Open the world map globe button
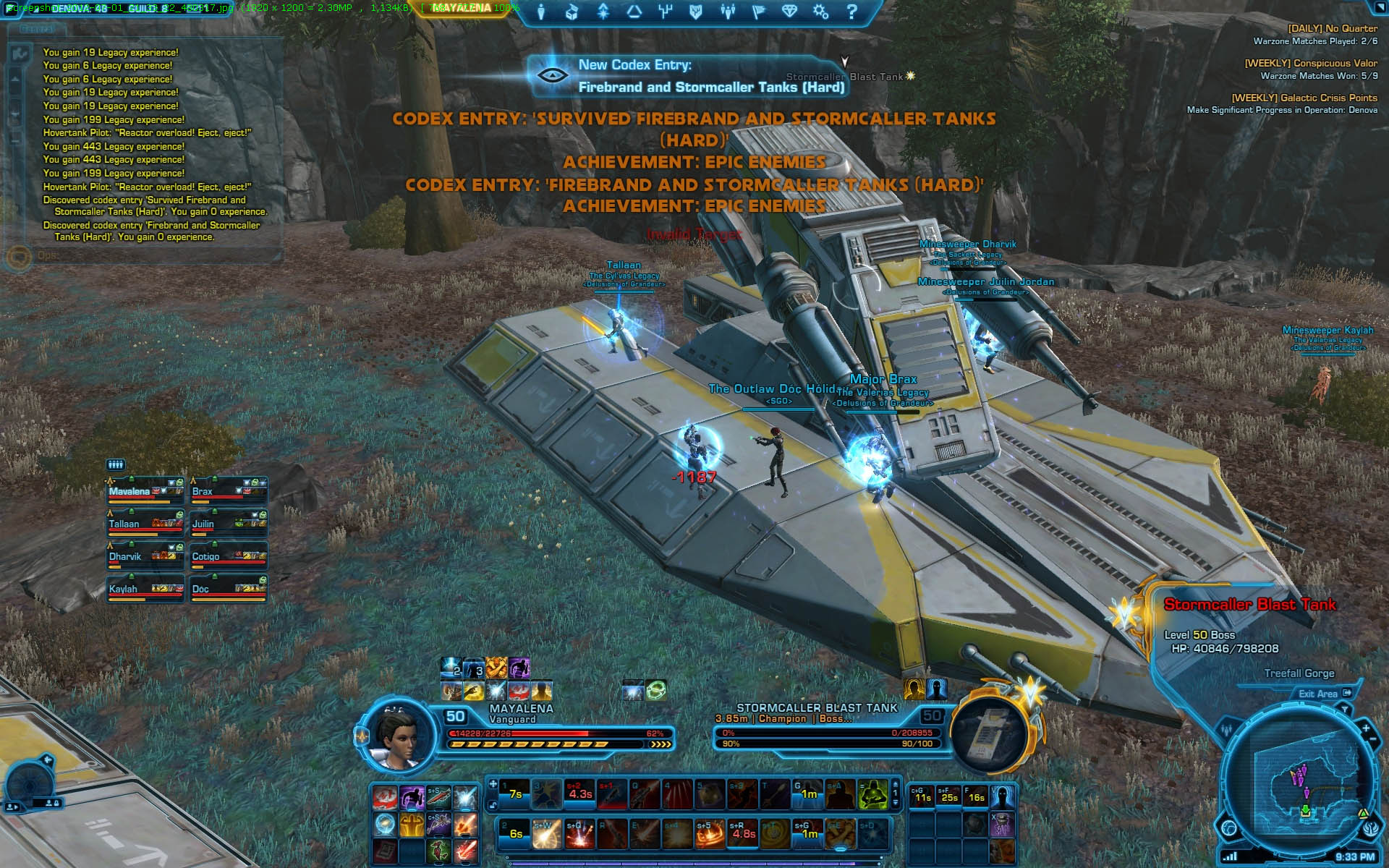 pyautogui.click(x=1229, y=828)
